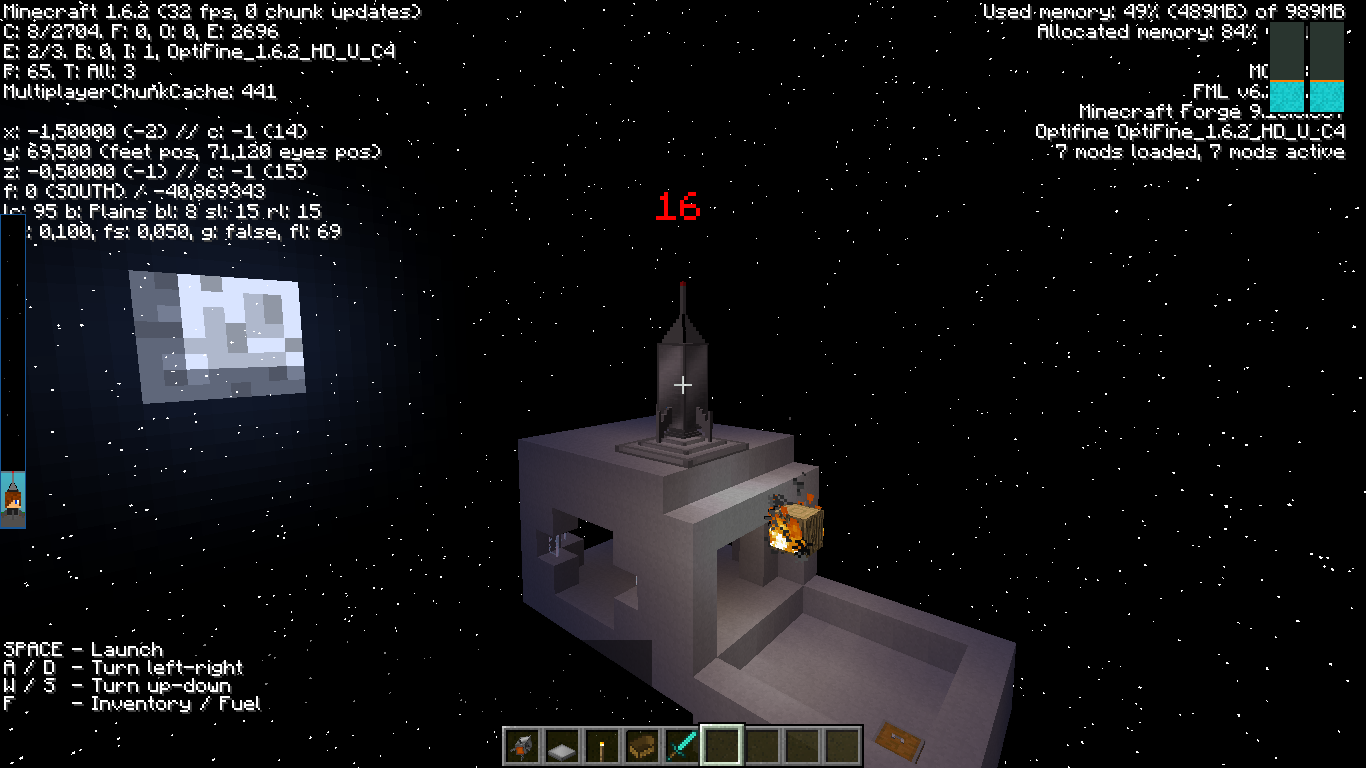Select the rocket item in the hotbar
The height and width of the screenshot is (768, 1366).
tap(522, 746)
